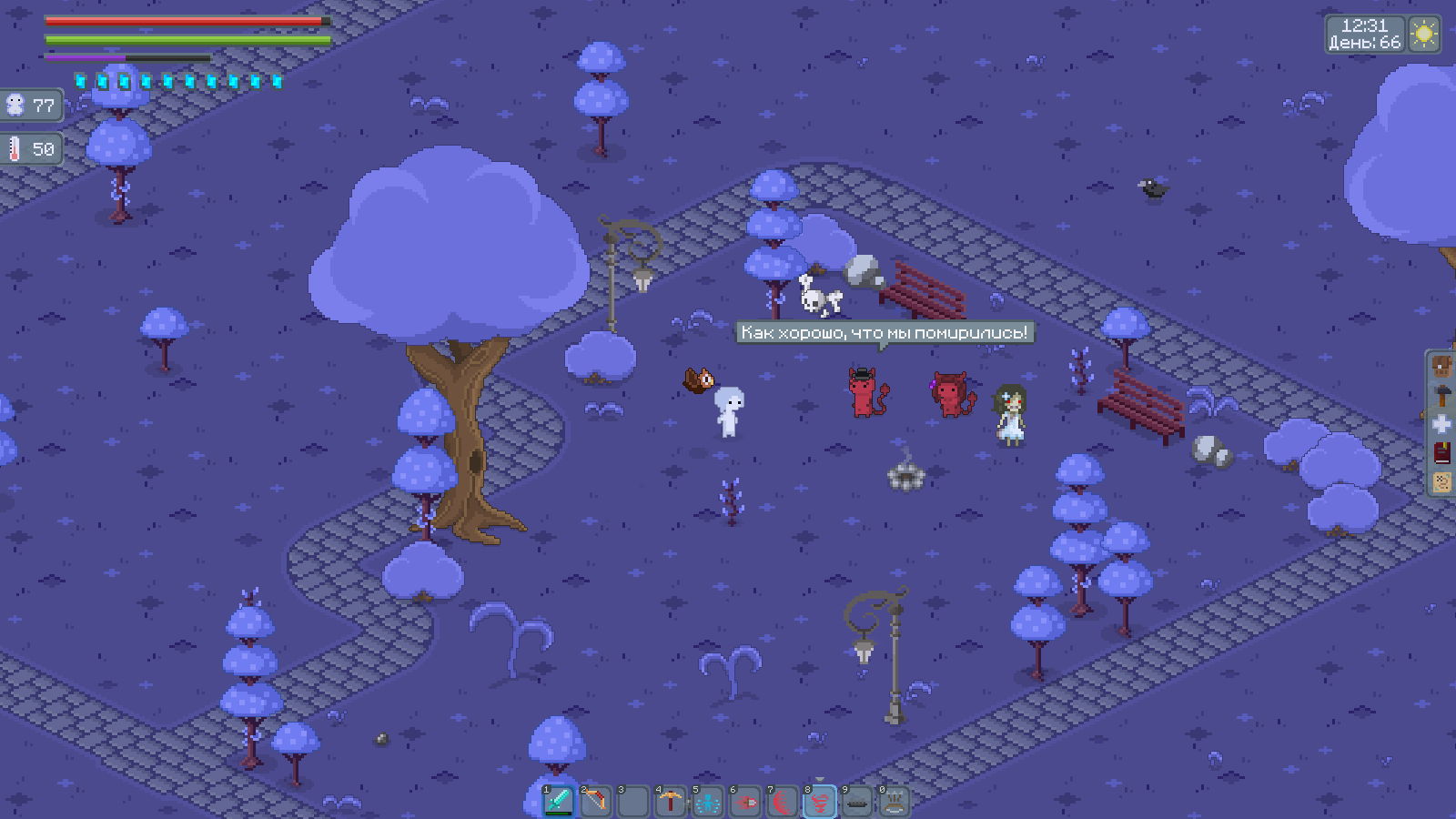Select the red crescent item in slot 7
This screenshot has height=819, width=1456.
783,802
